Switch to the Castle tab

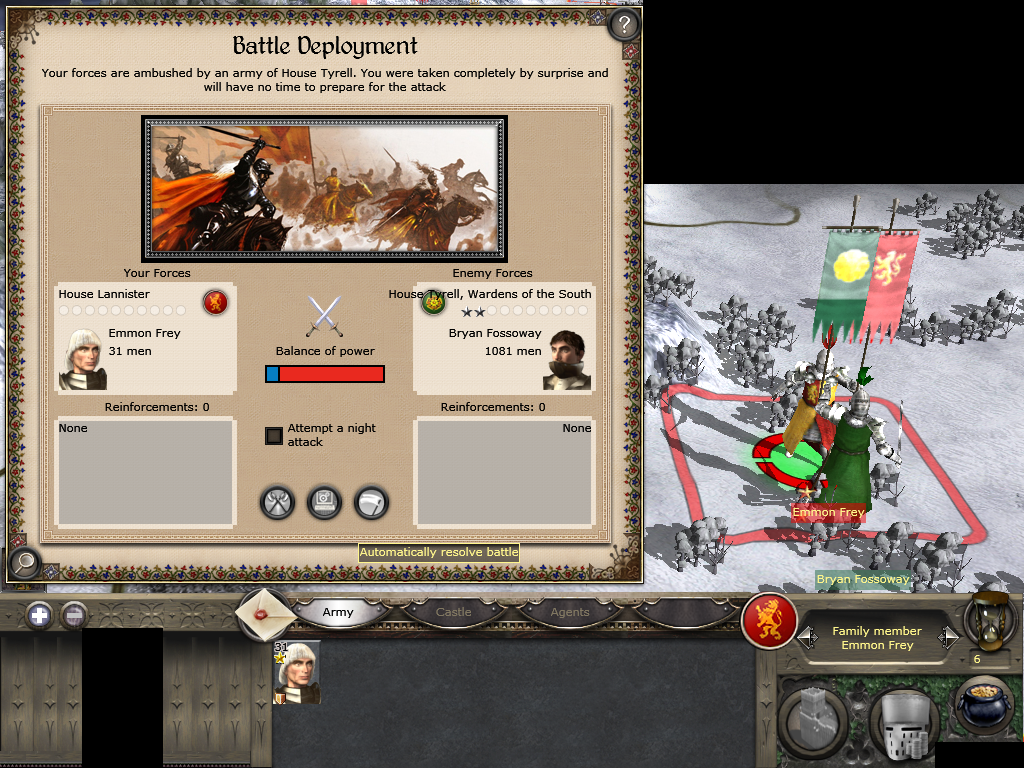click(453, 612)
